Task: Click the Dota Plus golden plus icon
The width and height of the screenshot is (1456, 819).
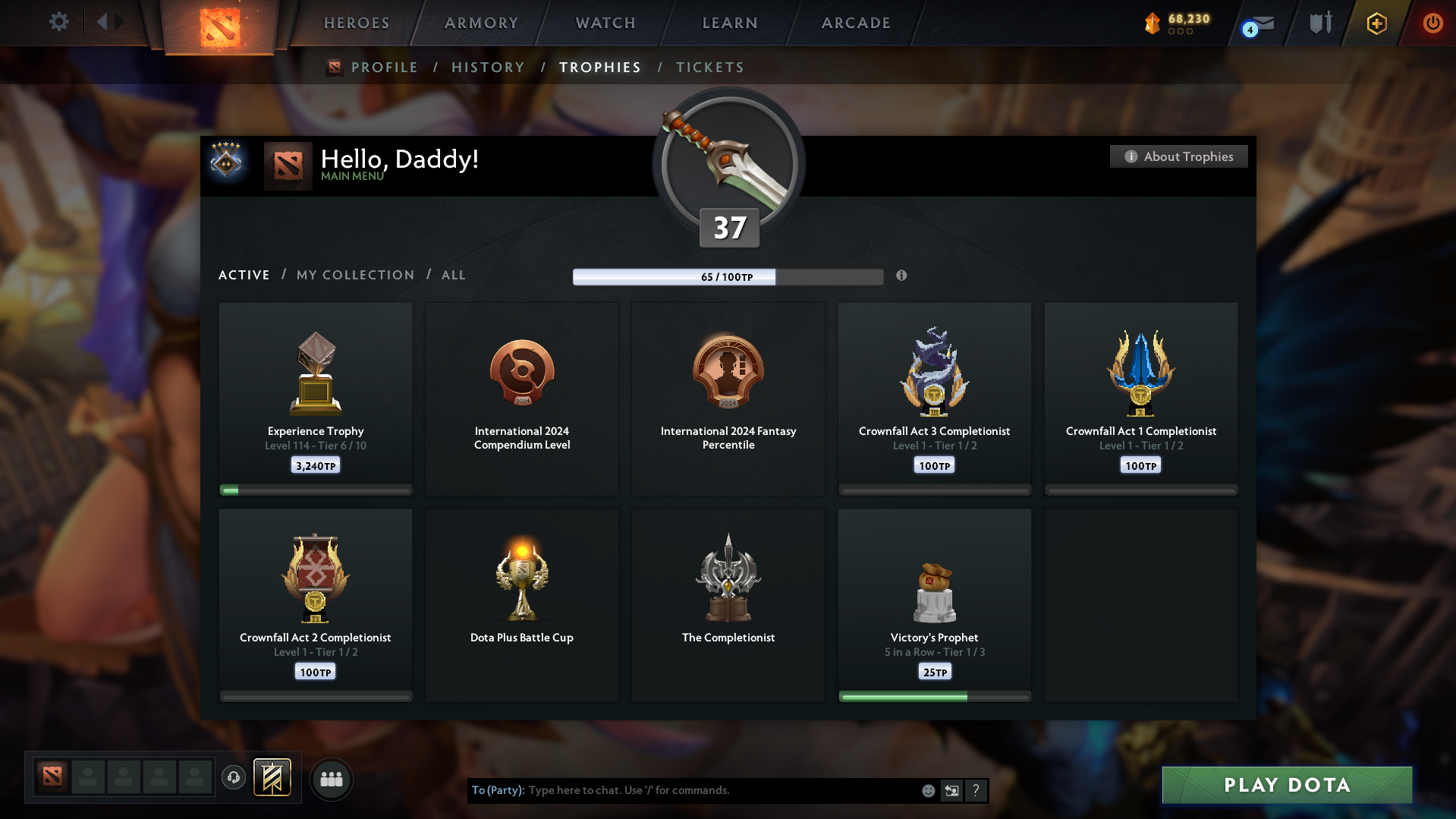Action: click(1376, 23)
